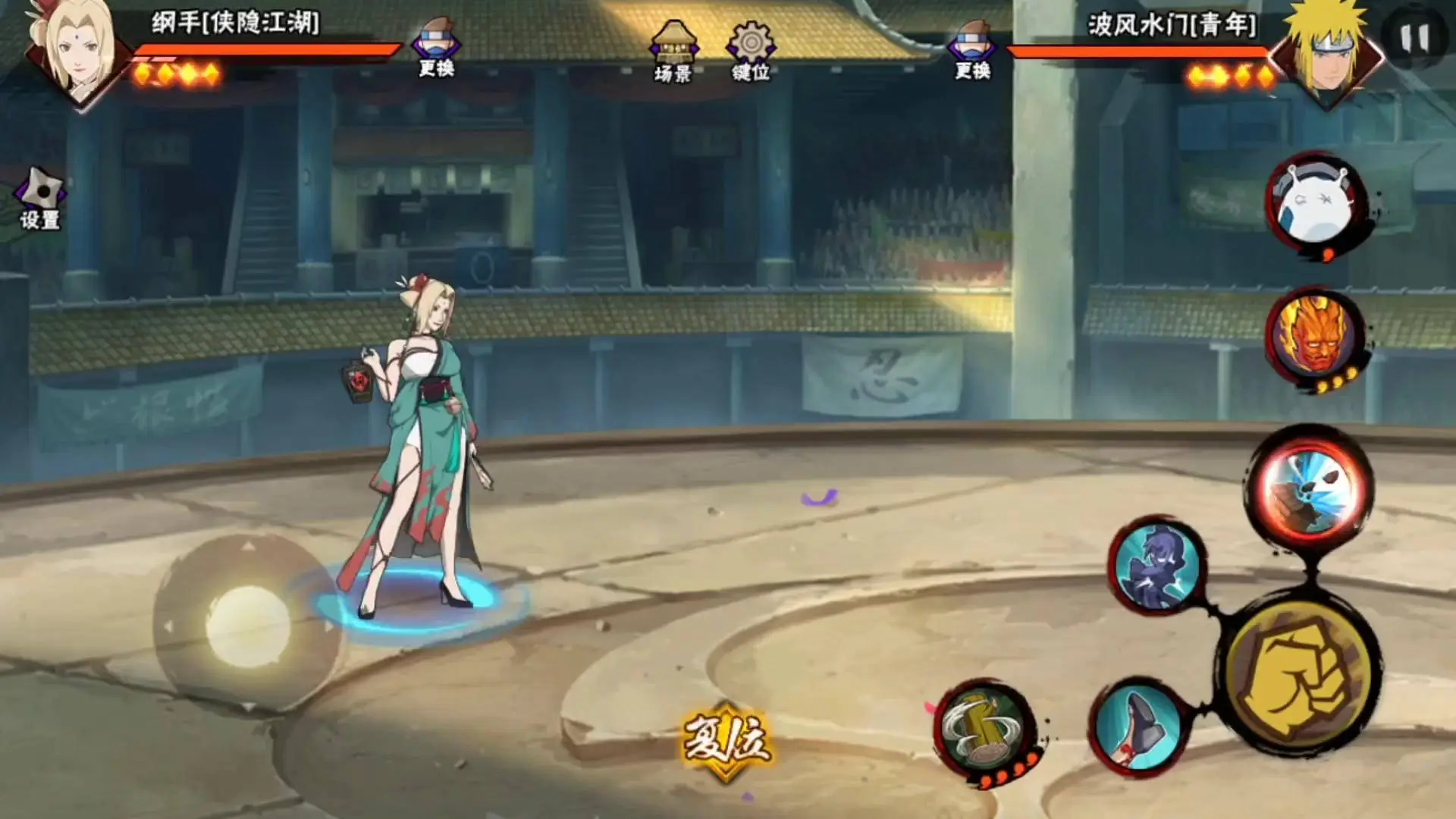Swap Minato using his 更换 button
Image resolution: width=1456 pixels, height=819 pixels.
click(972, 52)
